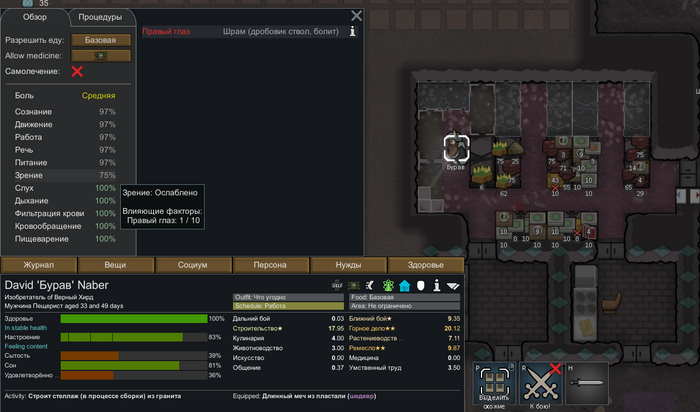Viewport: 700px width, 412px height.
Task: Switch to the Процедуры tab
Action: click(100, 17)
